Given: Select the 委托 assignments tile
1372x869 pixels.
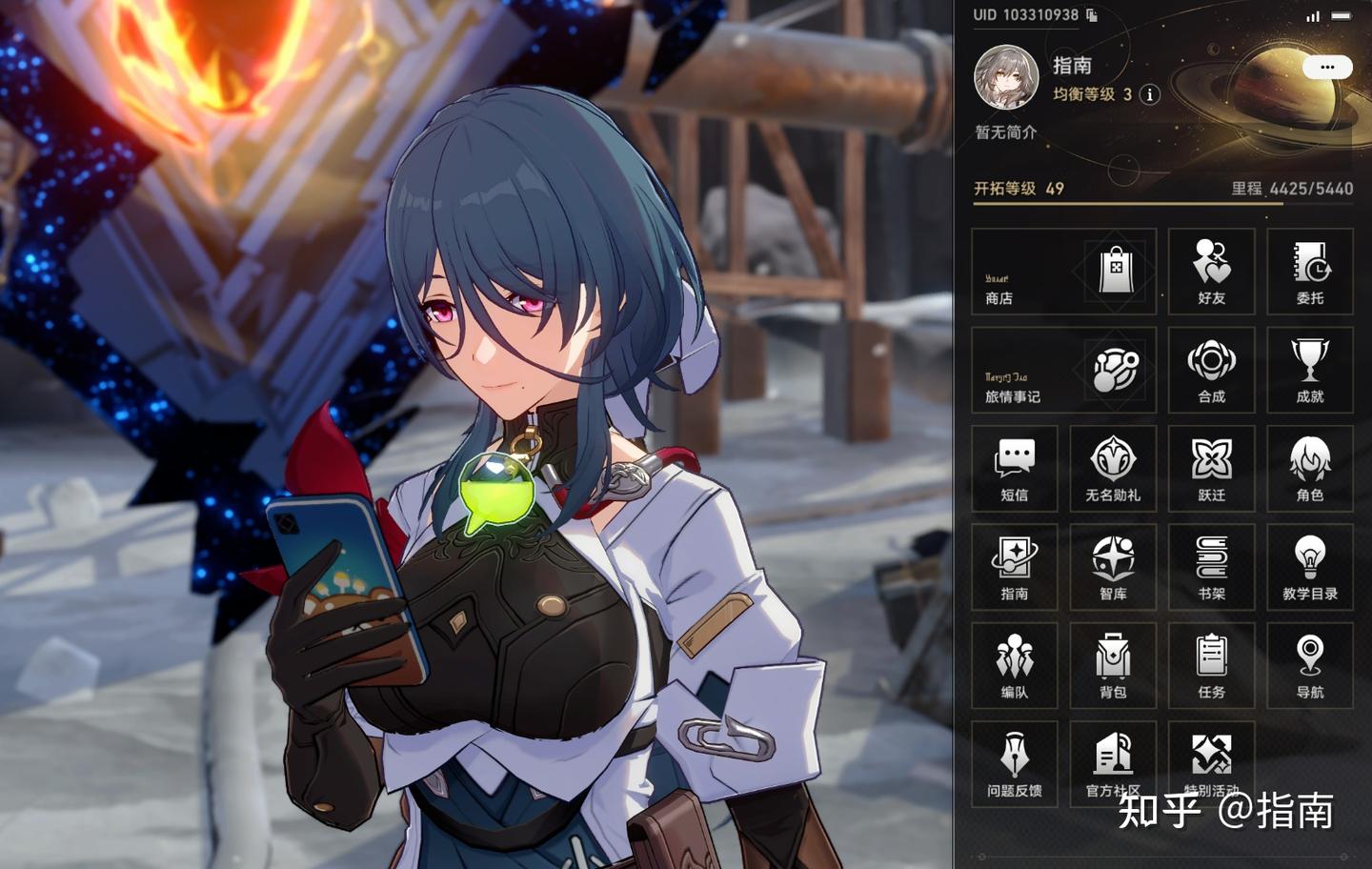Looking at the screenshot, I should [1310, 272].
